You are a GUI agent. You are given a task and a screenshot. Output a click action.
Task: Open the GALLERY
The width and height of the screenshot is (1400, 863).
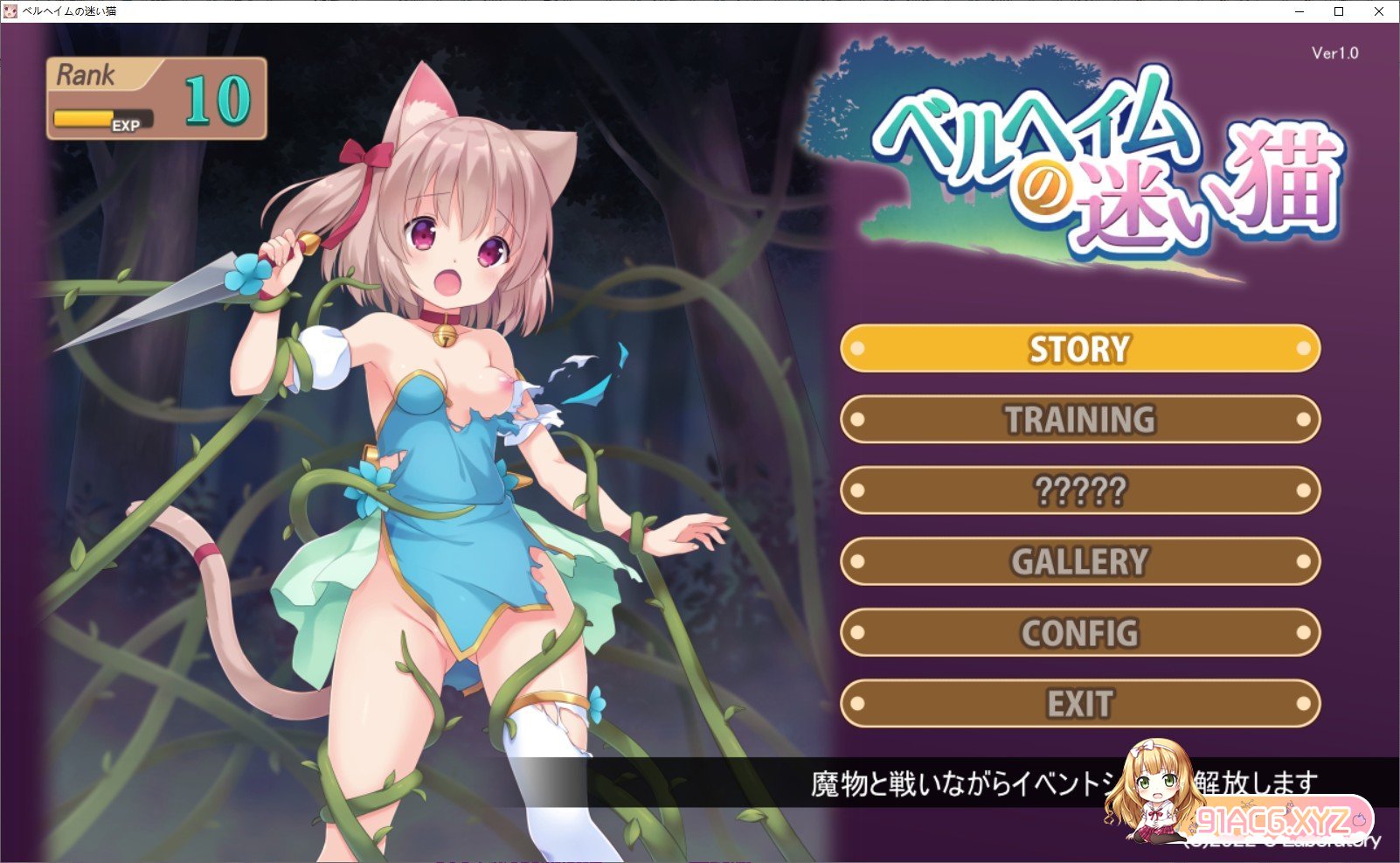pyautogui.click(x=1079, y=561)
